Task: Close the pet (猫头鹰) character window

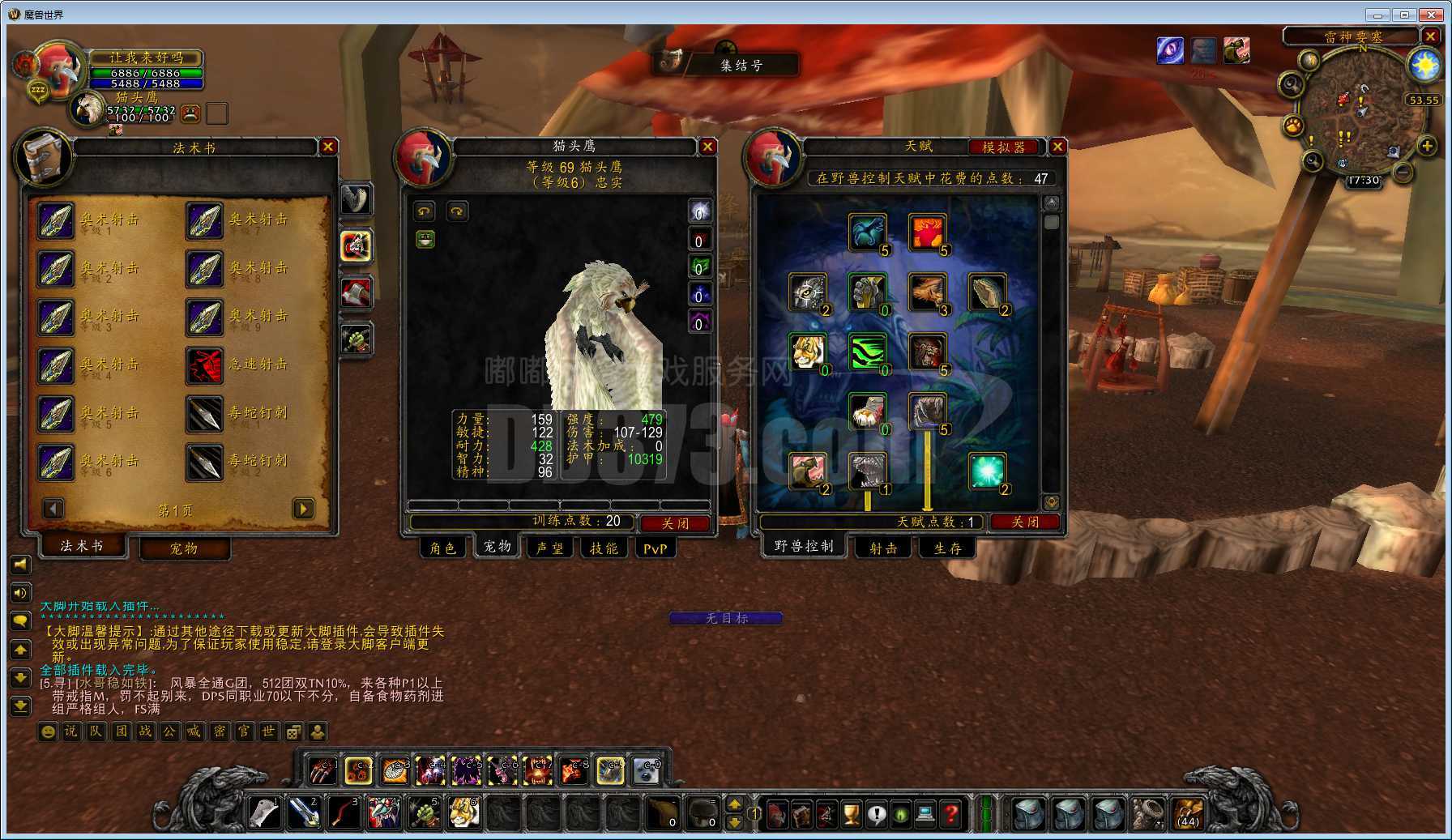Action: (x=707, y=147)
